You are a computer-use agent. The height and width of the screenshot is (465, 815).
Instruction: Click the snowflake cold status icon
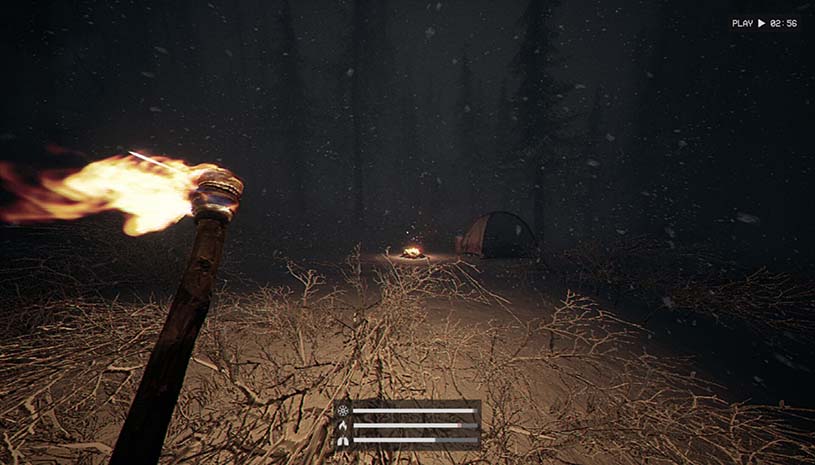[x=343, y=410]
